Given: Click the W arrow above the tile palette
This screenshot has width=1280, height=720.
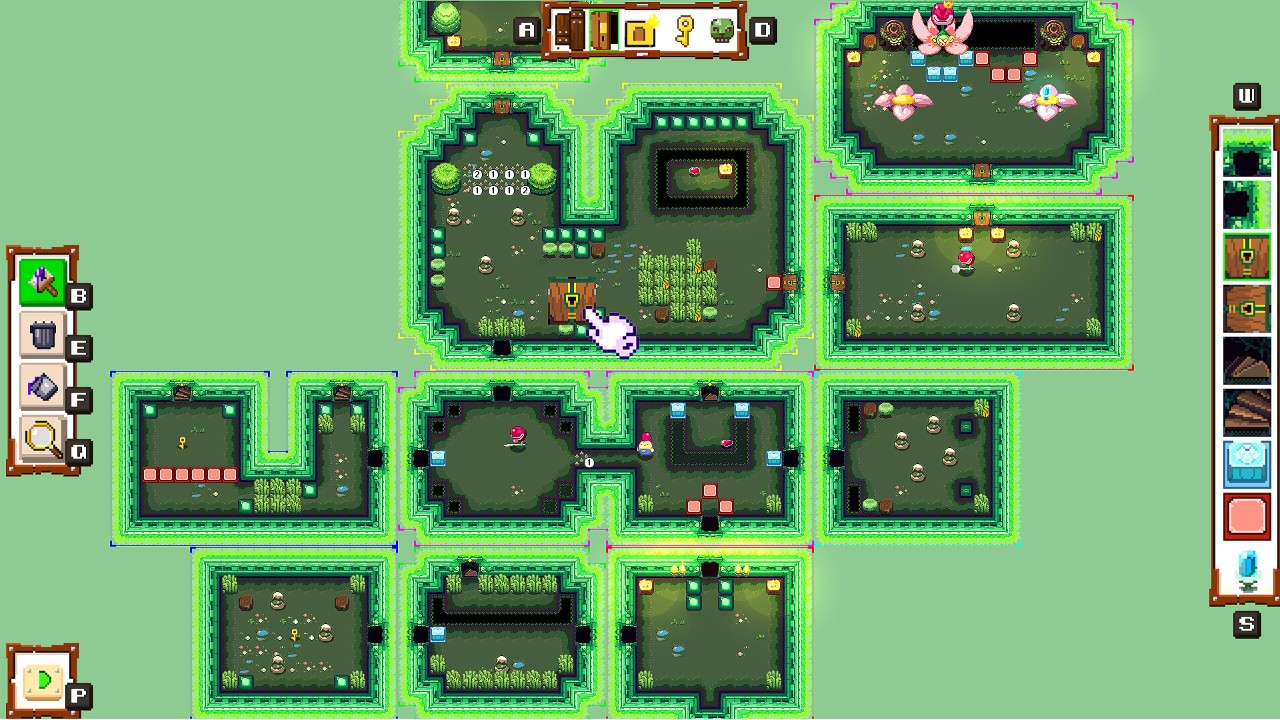Looking at the screenshot, I should pos(1245,96).
